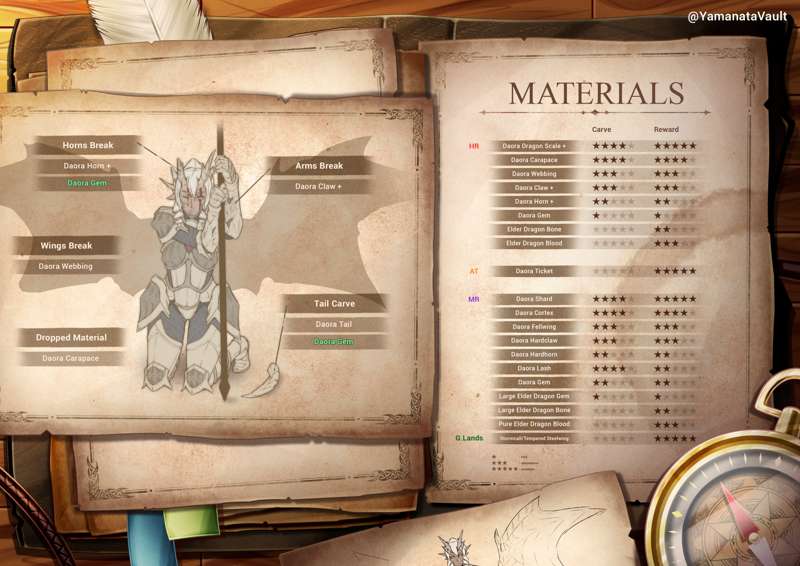Viewport: 800px width, 566px height.
Task: Select the Daora Hardclaw row
Action: coord(533,341)
